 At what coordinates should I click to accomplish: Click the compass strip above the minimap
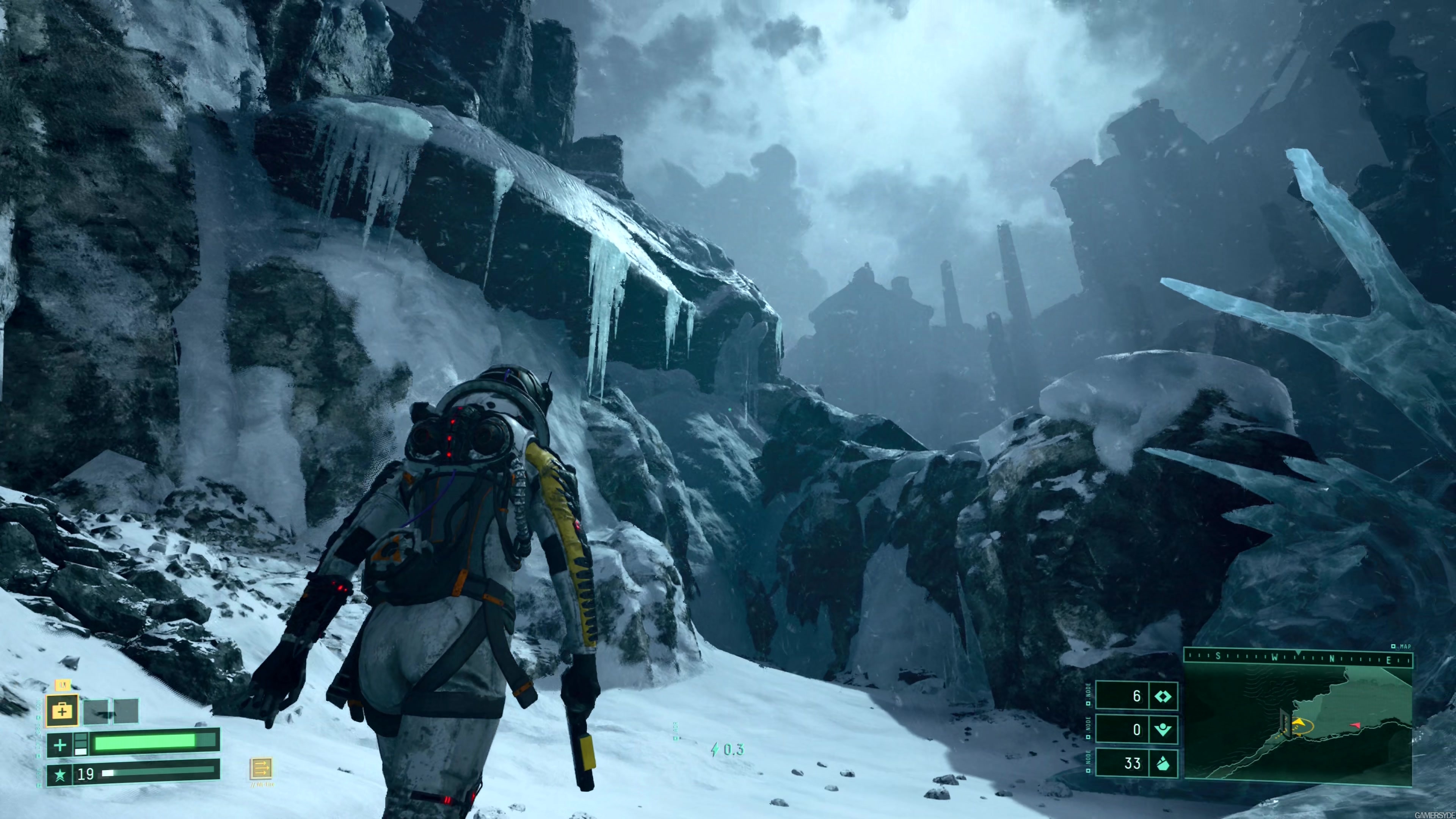tap(1298, 673)
